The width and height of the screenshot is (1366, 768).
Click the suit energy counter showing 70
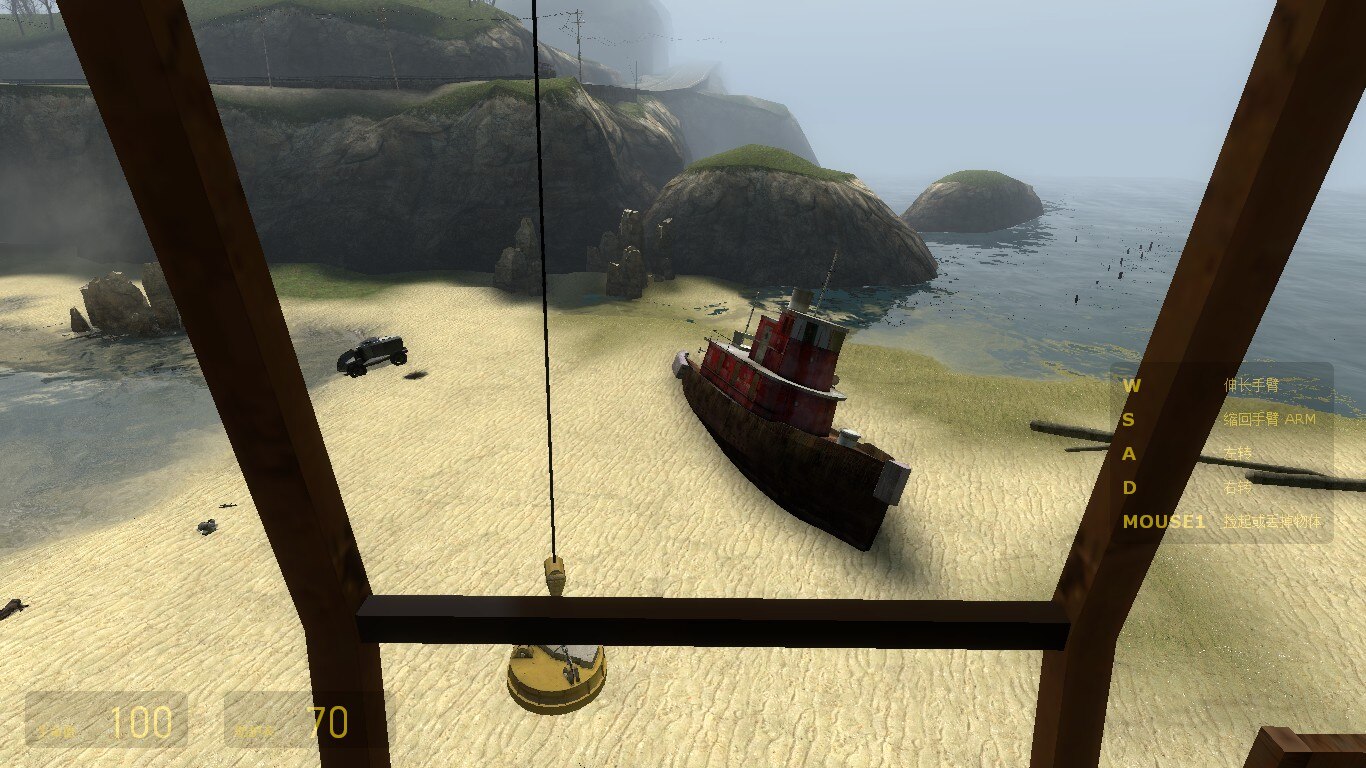point(328,722)
